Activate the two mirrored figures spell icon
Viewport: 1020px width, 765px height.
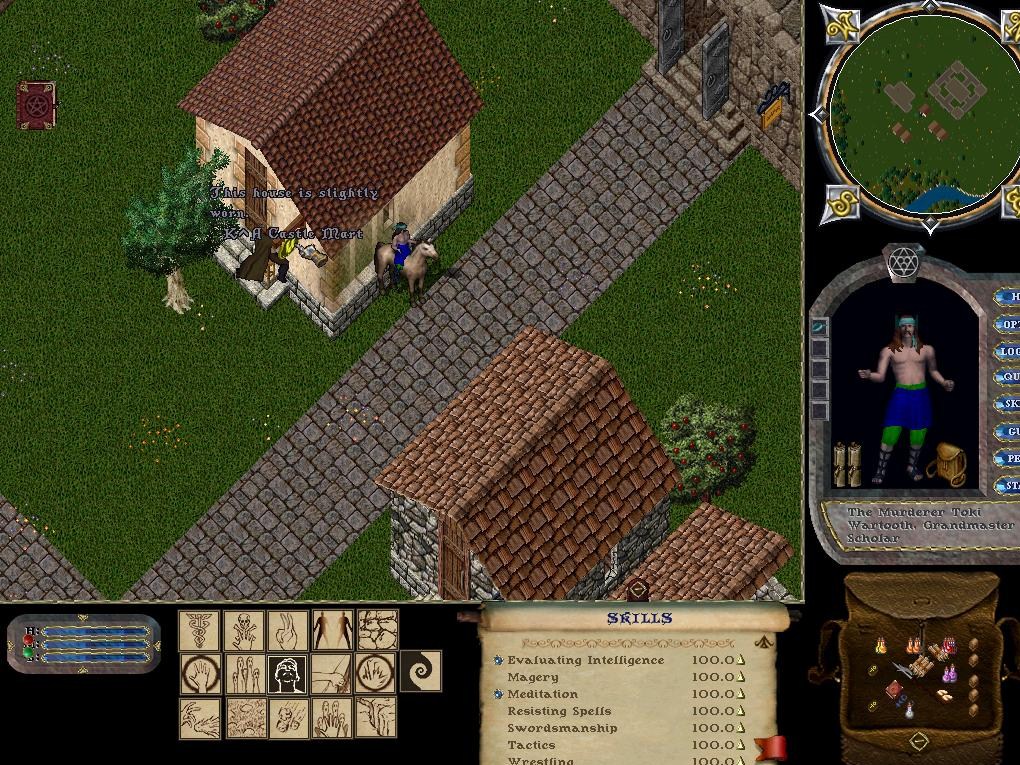(332, 630)
